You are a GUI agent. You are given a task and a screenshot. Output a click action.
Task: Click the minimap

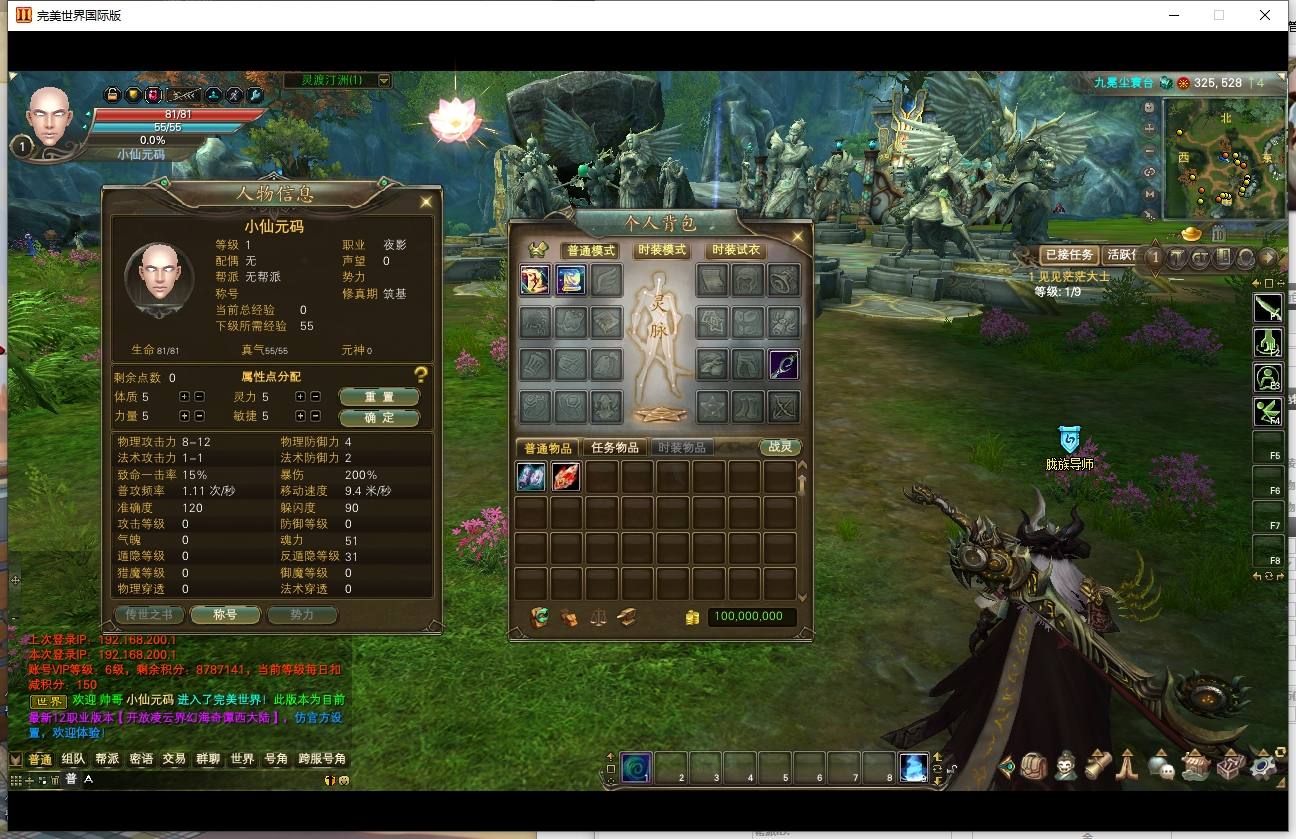coord(1223,158)
